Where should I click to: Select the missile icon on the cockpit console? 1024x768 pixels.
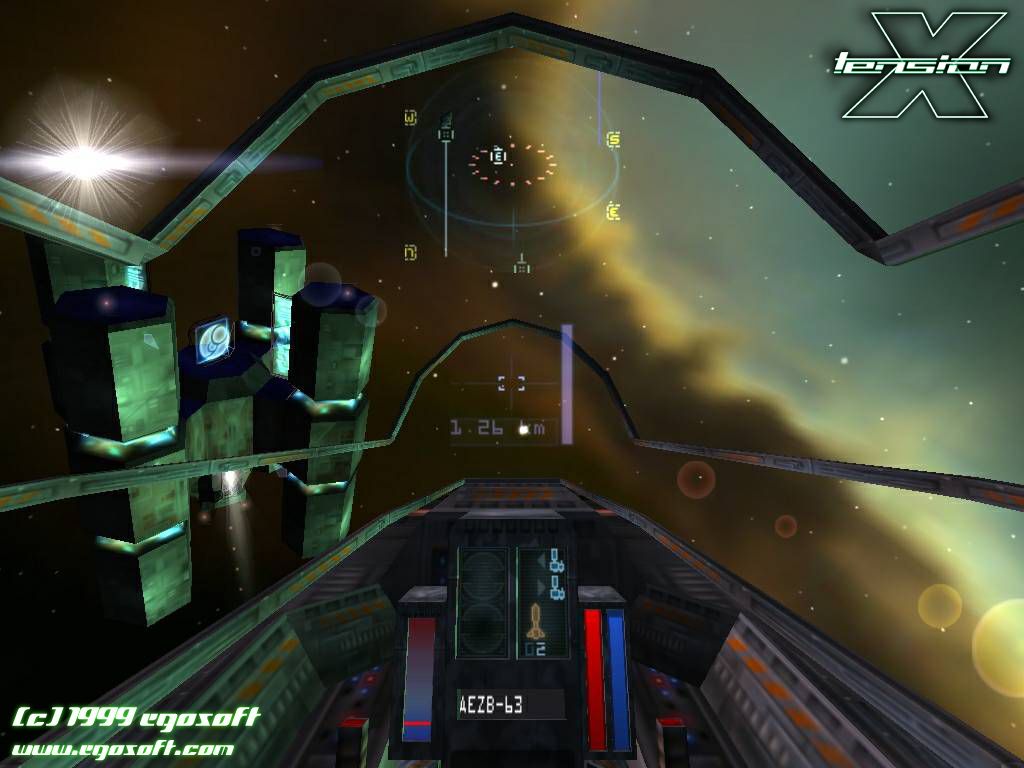[x=535, y=622]
